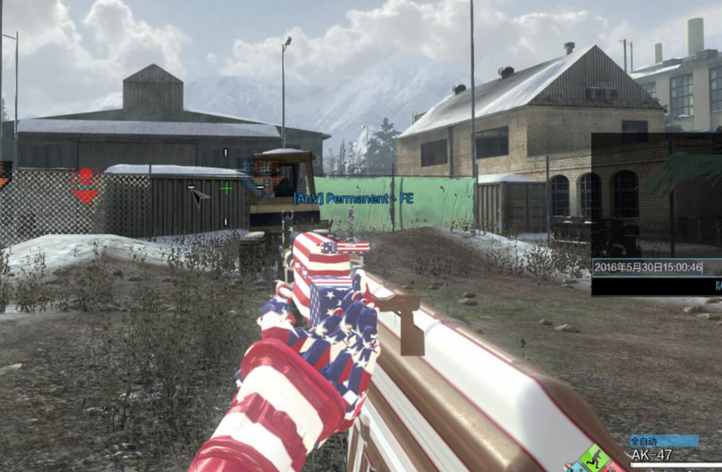This screenshot has height=472, width=722.
Task: Click the AK-47 weapon label
Action: click(652, 456)
